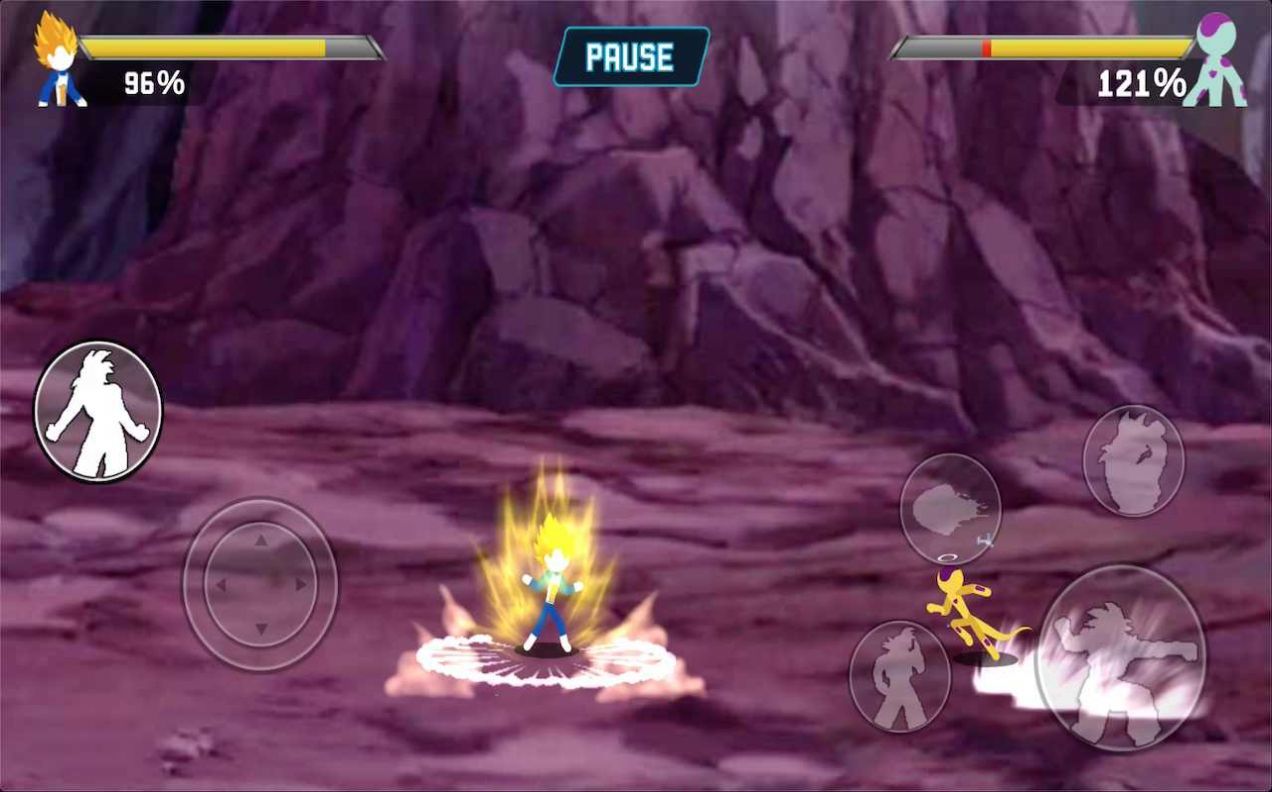This screenshot has width=1272, height=792.
Task: Tap the center of the virtual joystick
Action: click(260, 584)
